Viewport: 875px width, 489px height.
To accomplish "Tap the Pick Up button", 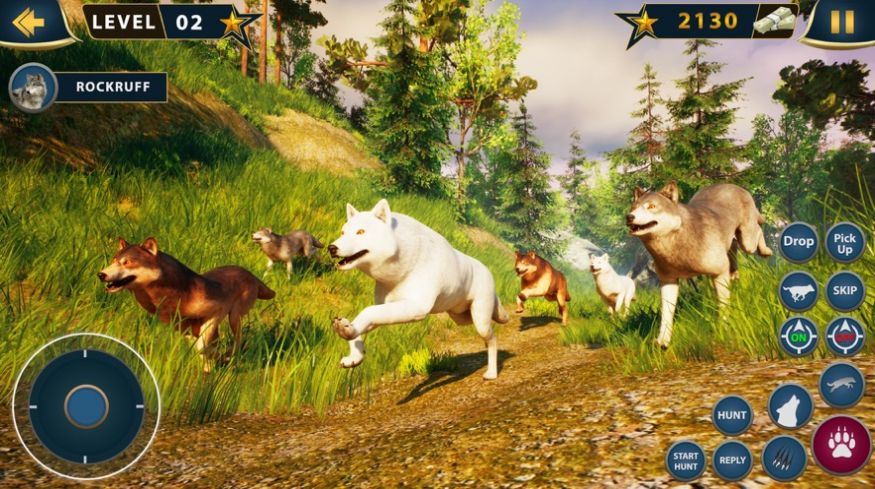I will click(845, 242).
